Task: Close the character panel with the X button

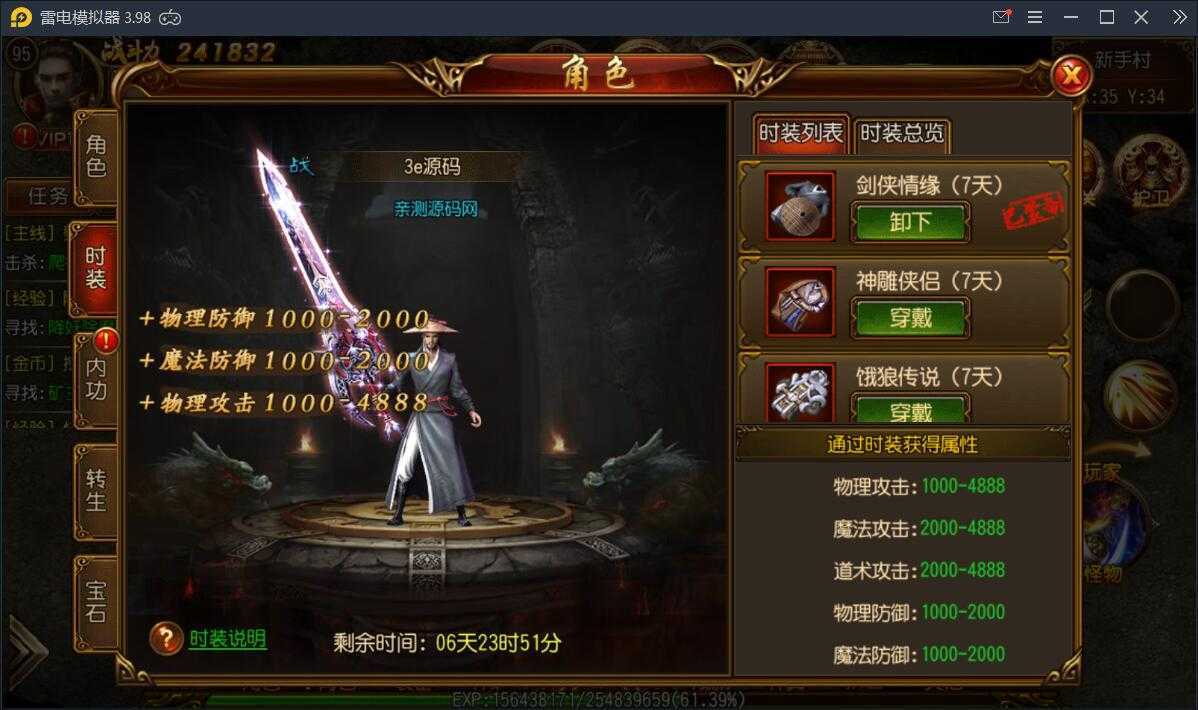Action: tap(1071, 75)
